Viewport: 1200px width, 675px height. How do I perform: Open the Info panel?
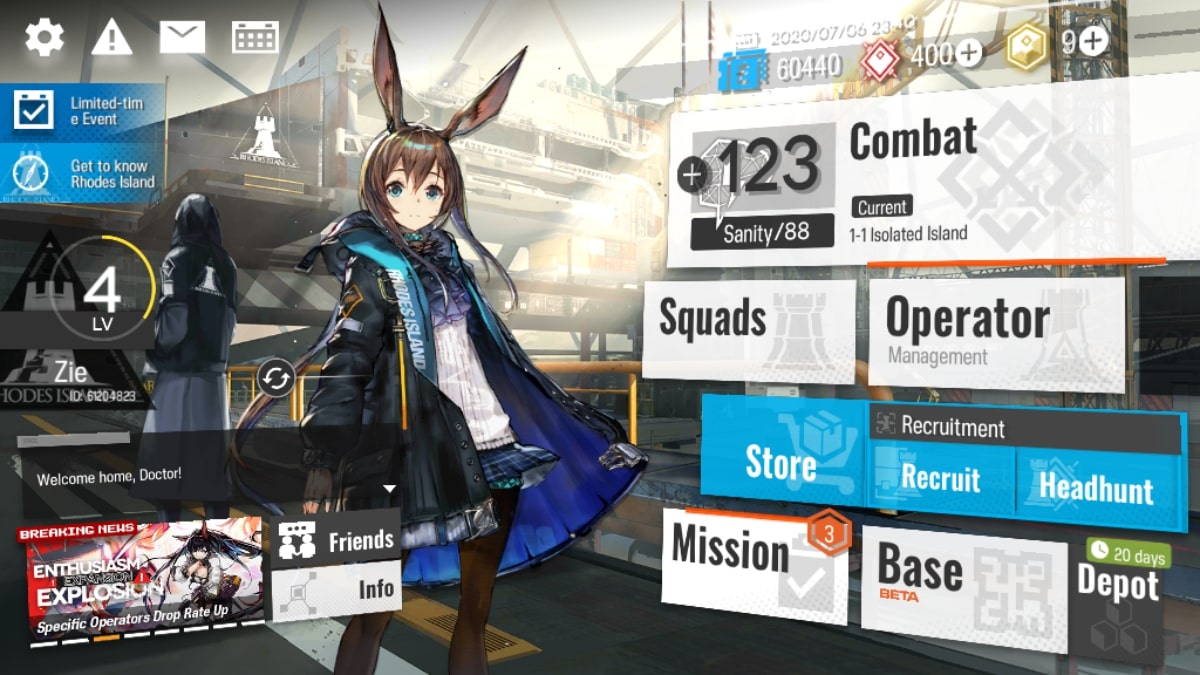coord(335,591)
